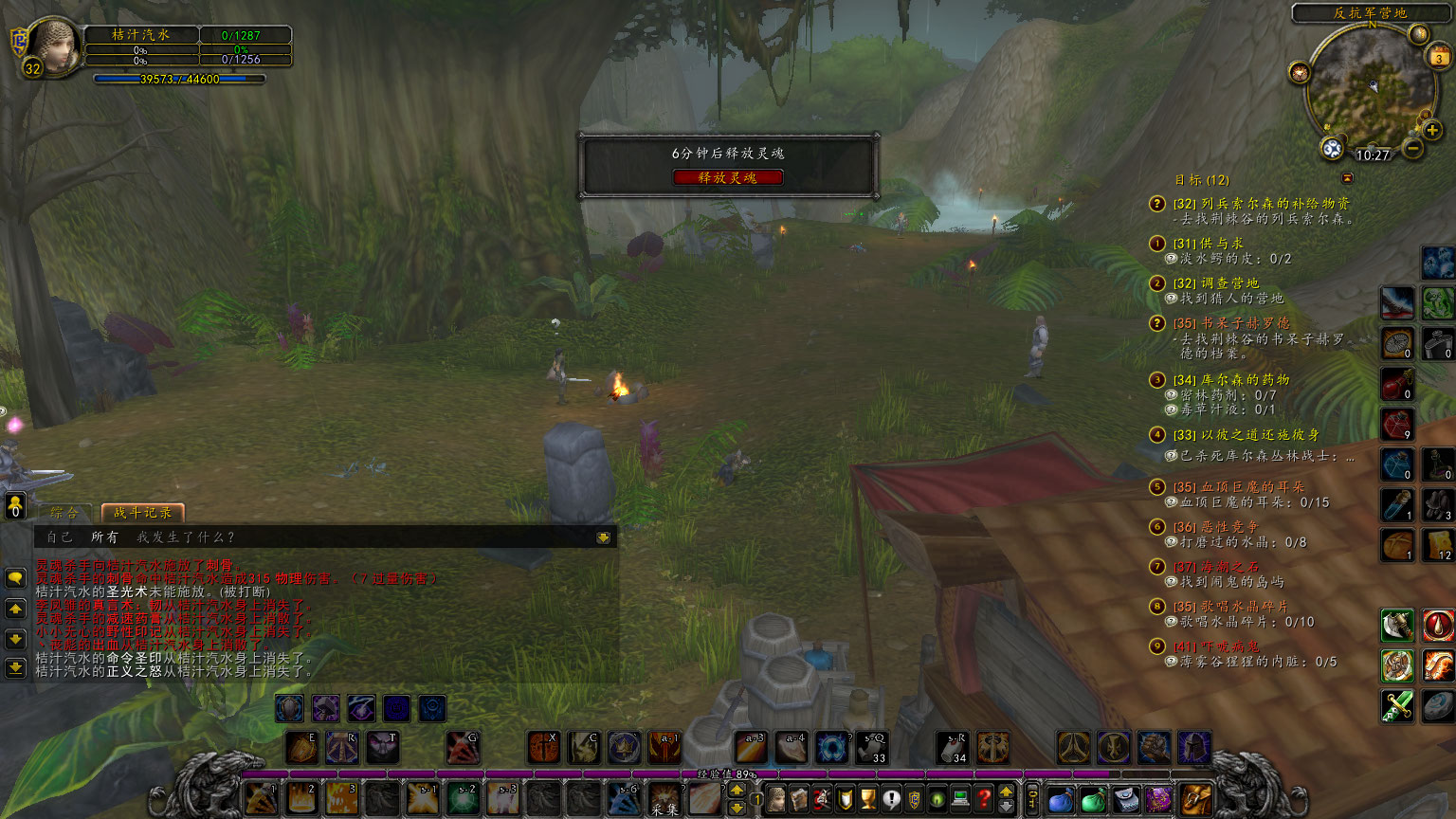Open the spellbook icon in the micro menu
The image size is (1456, 819).
tap(799, 798)
